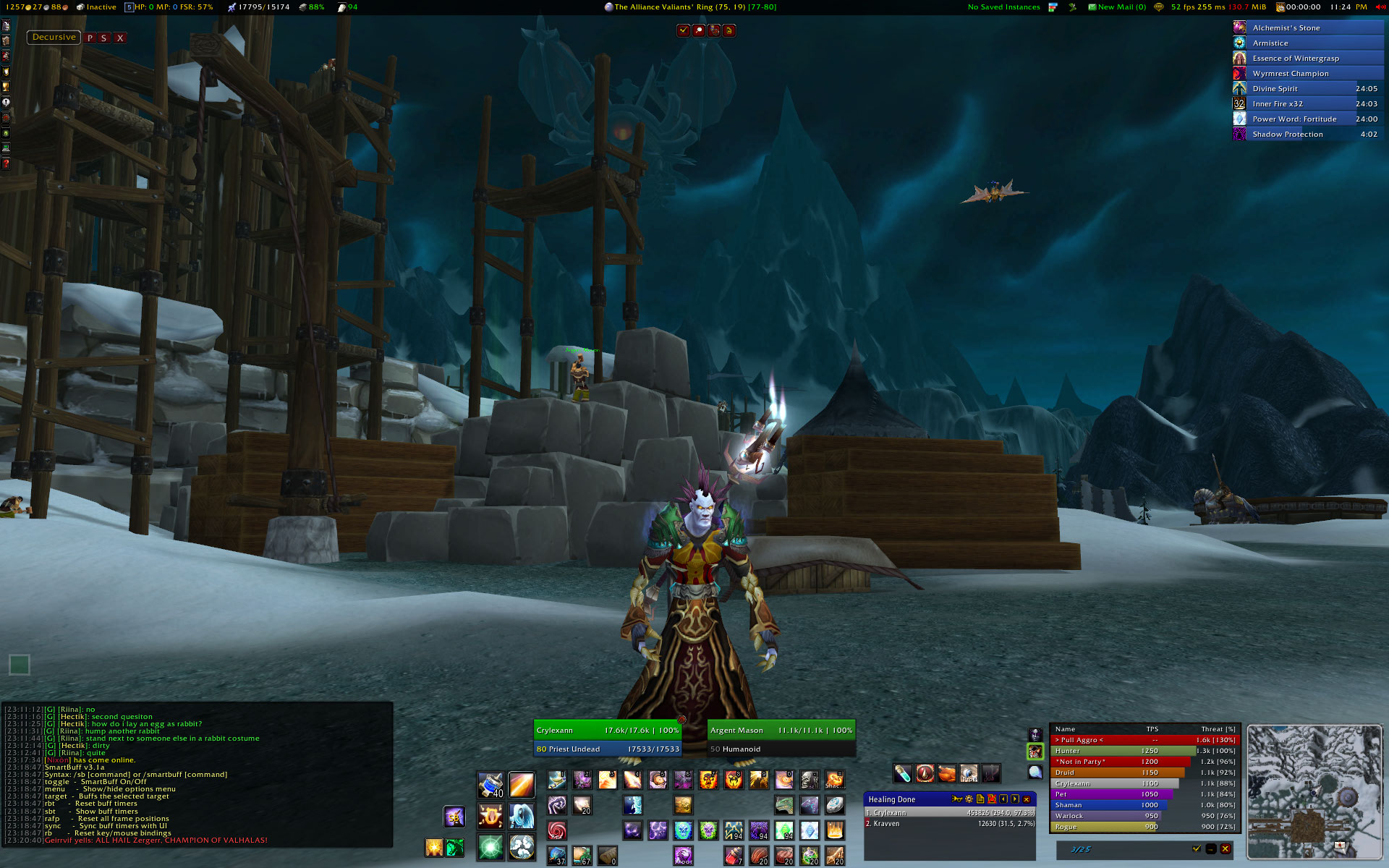Open the New Mail indicator
This screenshot has width=1389, height=868.
tap(1117, 7)
